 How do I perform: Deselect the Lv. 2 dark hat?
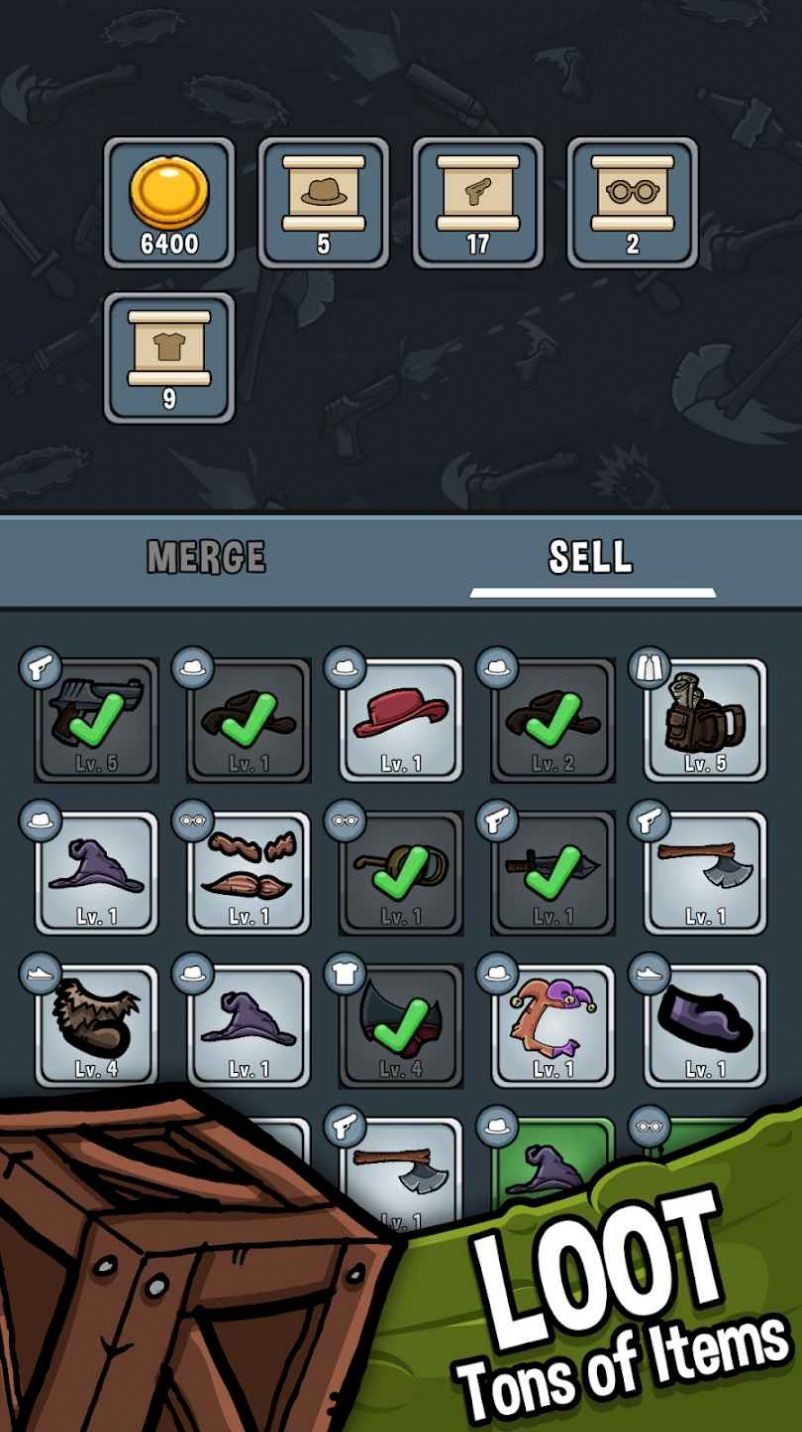tap(553, 718)
